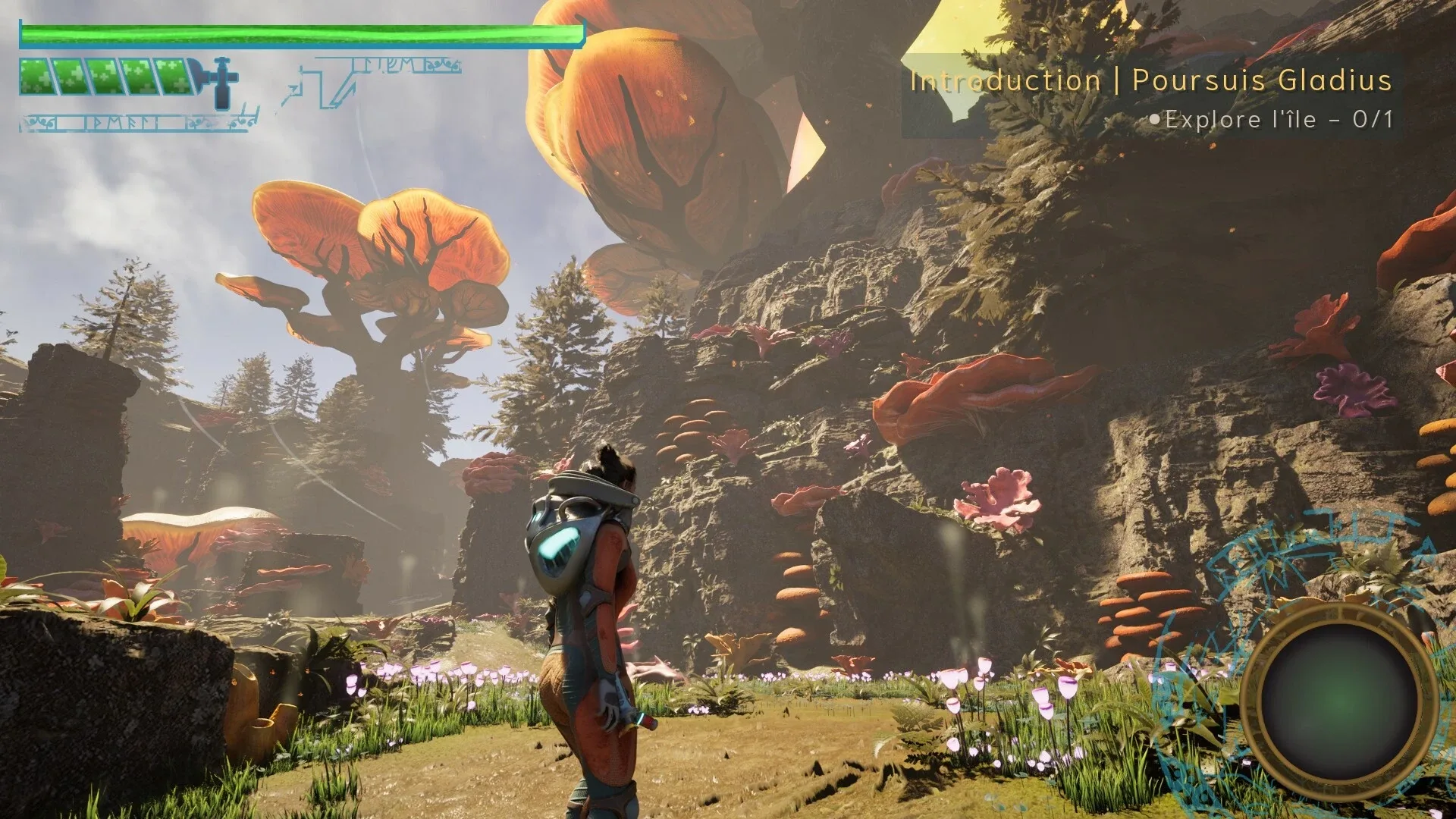Open the Poursuis Gladius quest tracker
1456x819 pixels.
click(1150, 80)
